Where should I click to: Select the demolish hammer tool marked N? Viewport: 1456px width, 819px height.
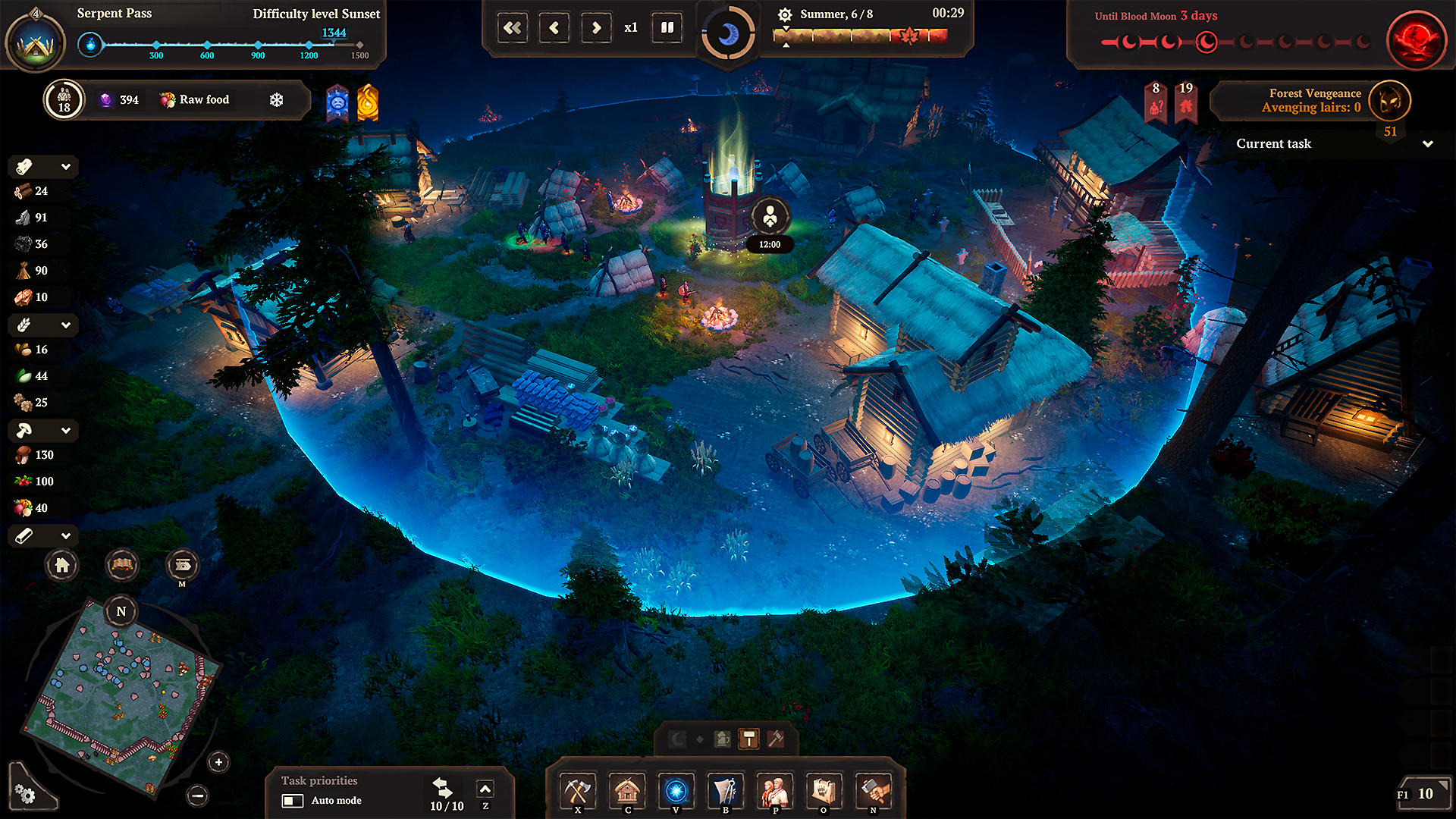873,791
